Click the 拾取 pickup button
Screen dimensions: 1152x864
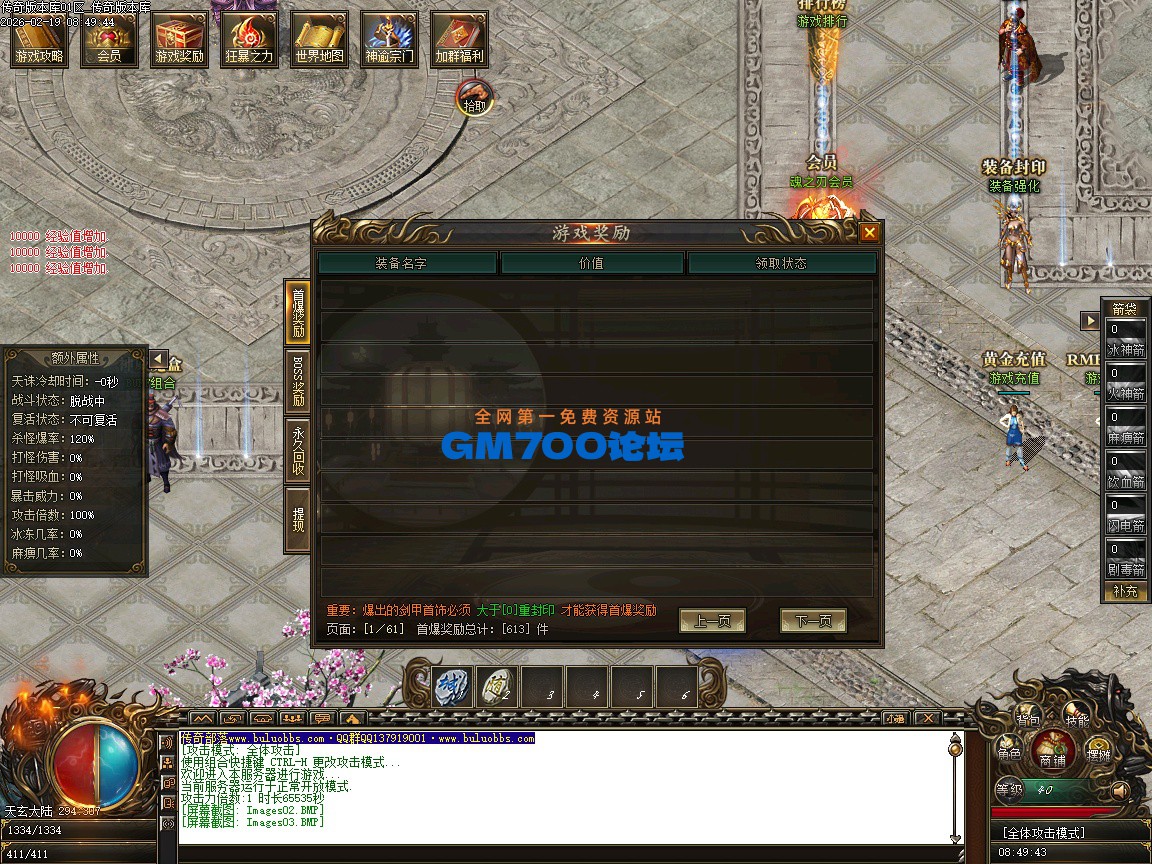475,99
